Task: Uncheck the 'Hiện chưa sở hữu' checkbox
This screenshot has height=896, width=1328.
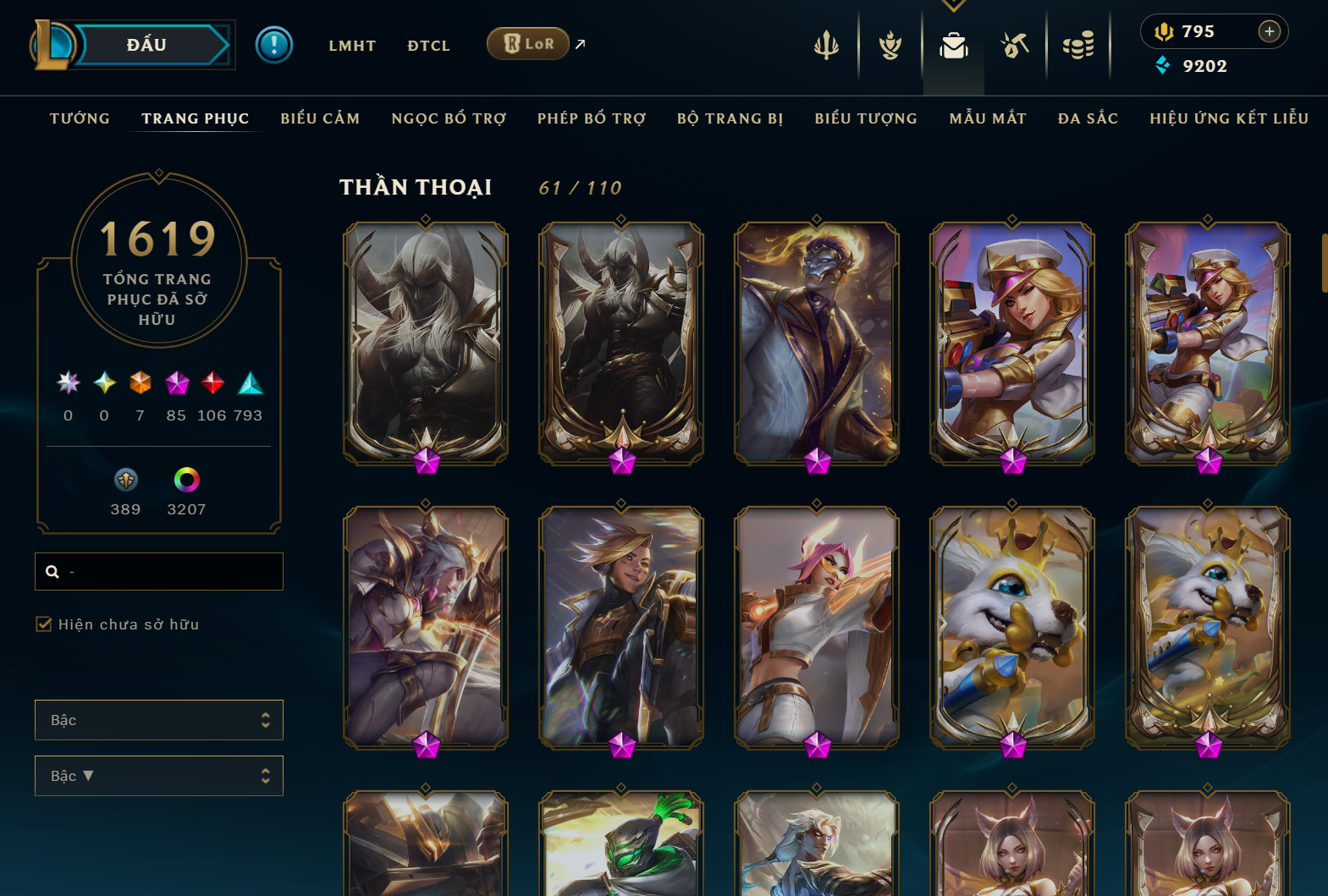Action: point(43,624)
